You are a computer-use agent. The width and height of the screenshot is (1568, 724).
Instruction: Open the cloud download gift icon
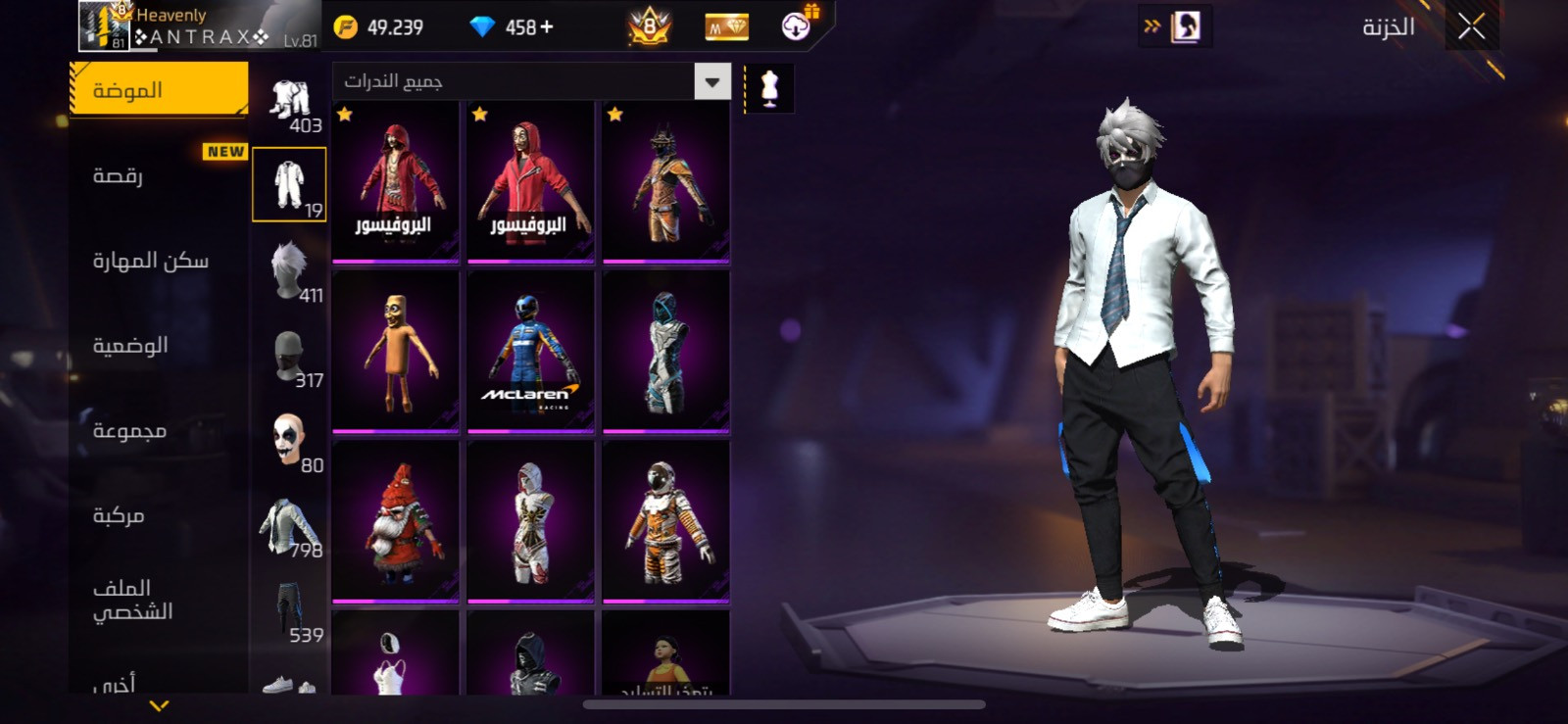798,25
